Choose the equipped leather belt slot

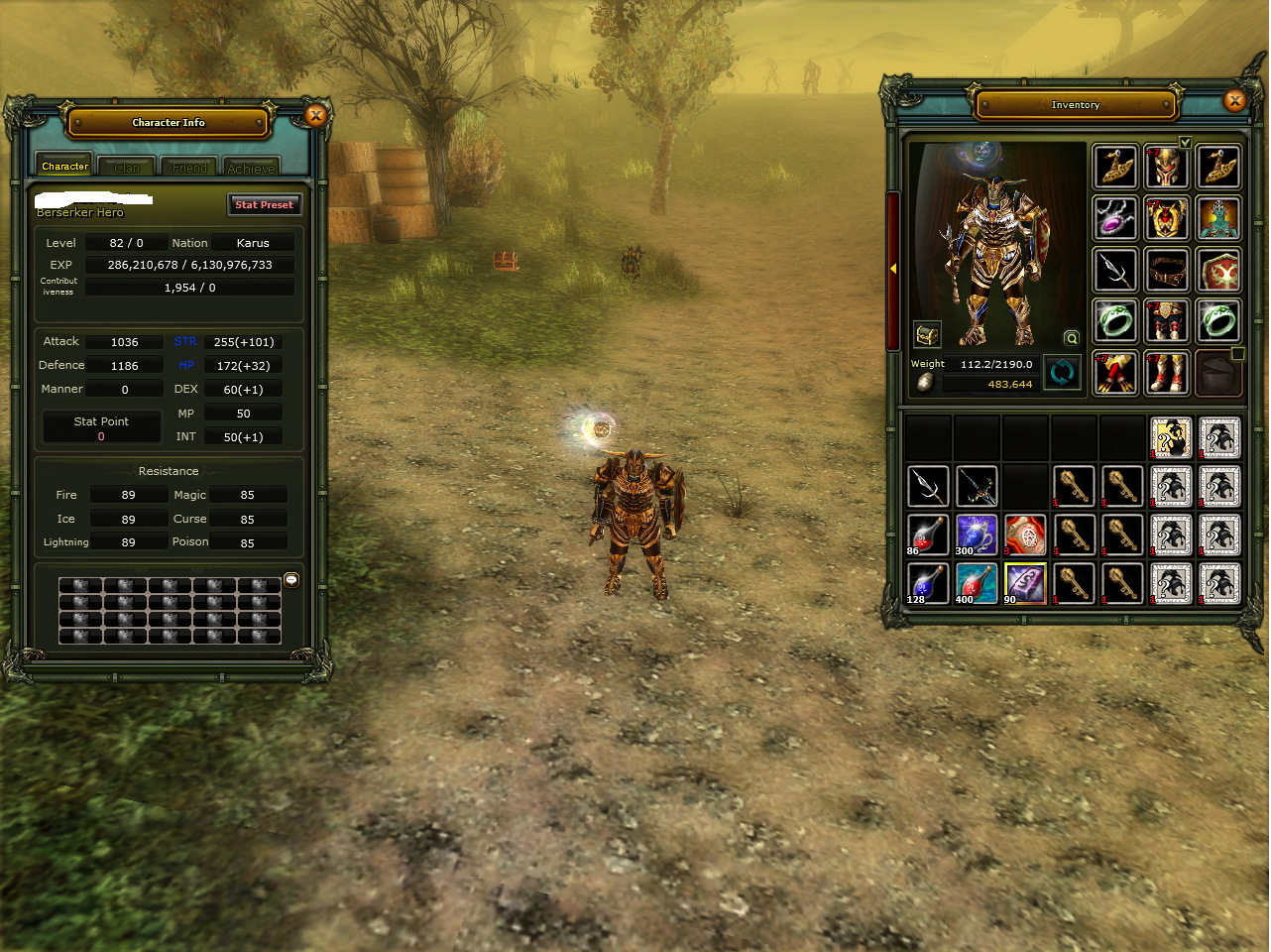pyautogui.click(x=1167, y=270)
